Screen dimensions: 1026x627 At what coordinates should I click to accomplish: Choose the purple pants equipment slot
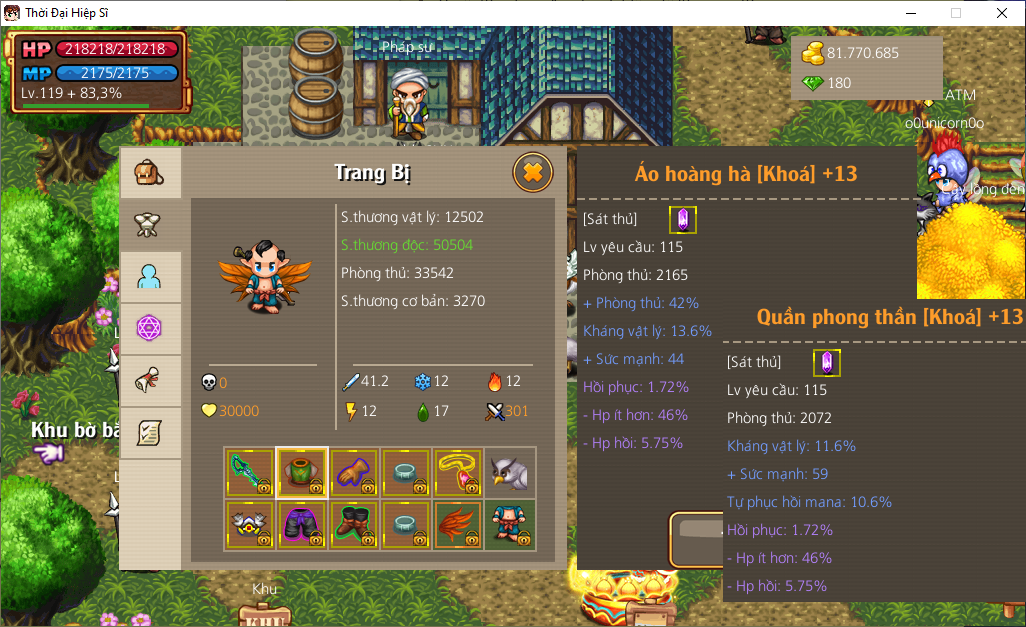(x=302, y=524)
